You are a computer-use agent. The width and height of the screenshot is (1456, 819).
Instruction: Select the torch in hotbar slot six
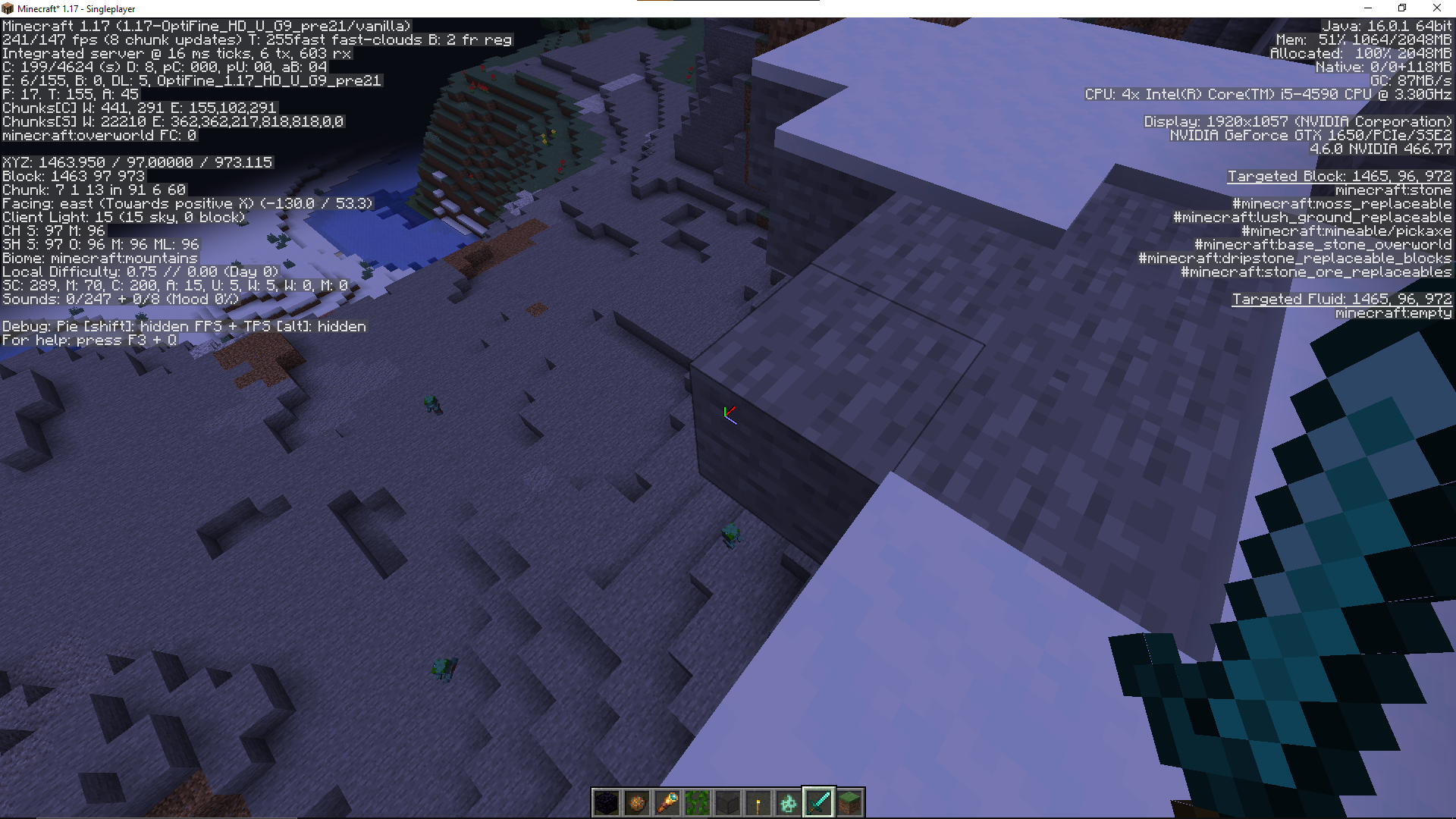pyautogui.click(x=758, y=802)
